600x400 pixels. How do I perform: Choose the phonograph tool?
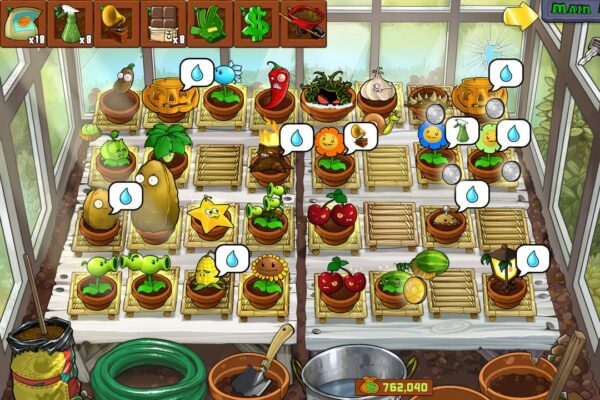point(116,22)
